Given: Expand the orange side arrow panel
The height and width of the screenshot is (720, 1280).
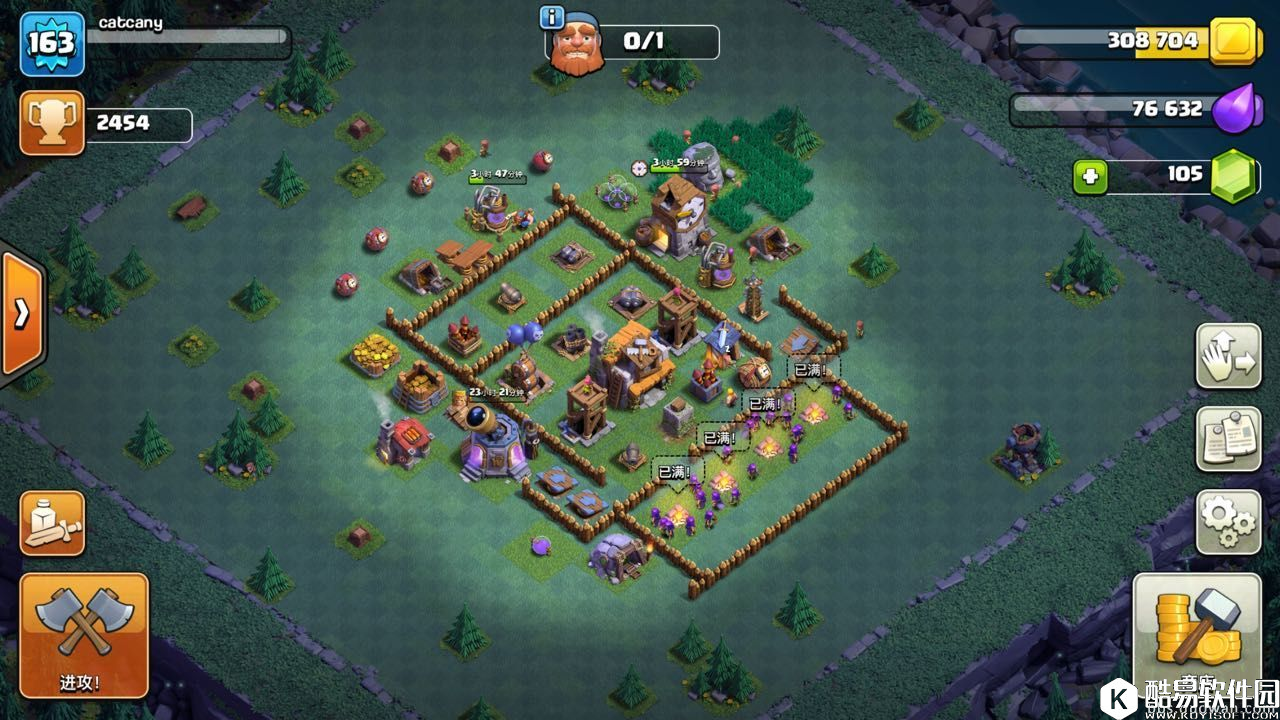Looking at the screenshot, I should [21, 314].
